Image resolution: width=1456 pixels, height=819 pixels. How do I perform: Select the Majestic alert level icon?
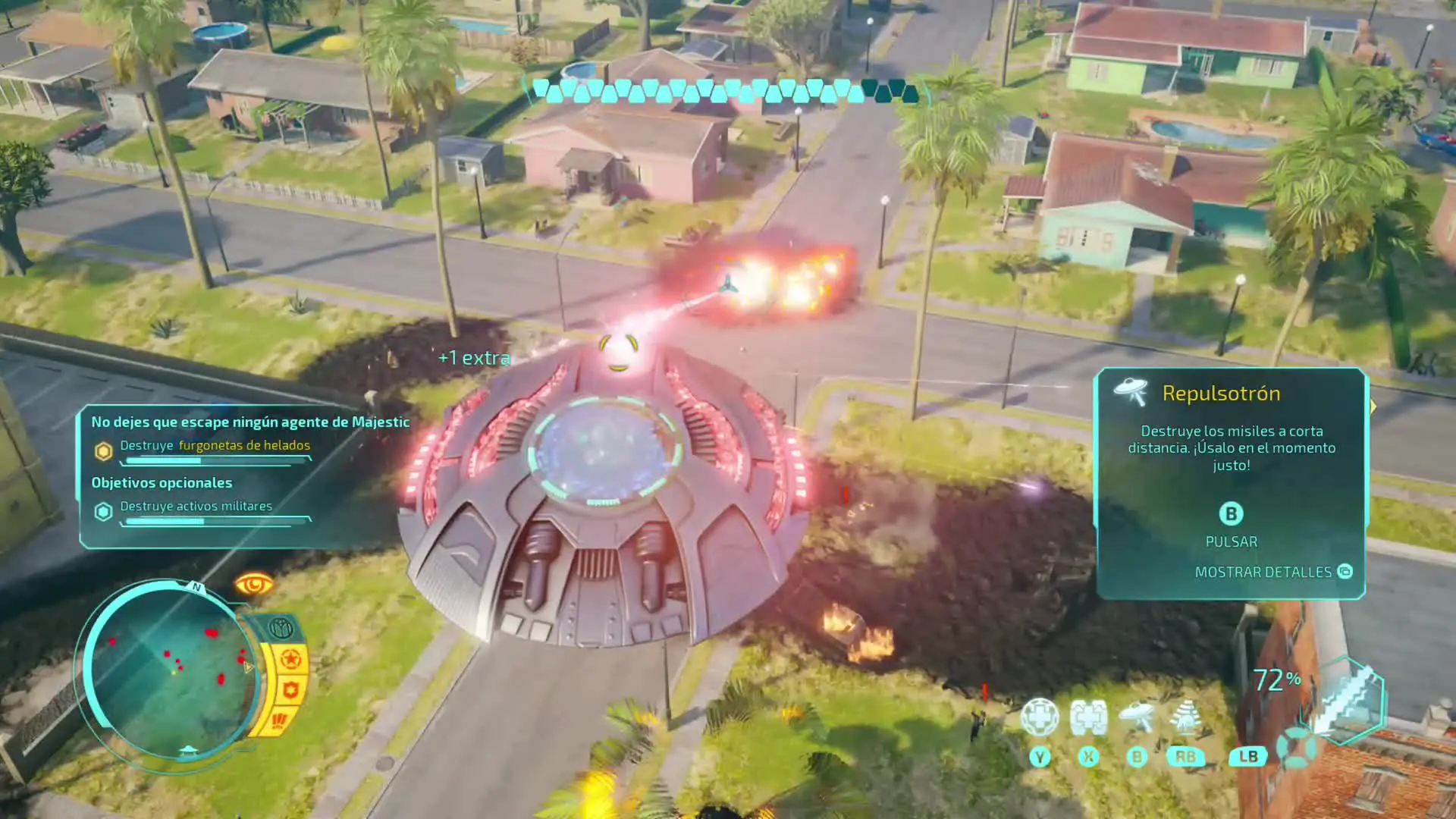pyautogui.click(x=281, y=629)
